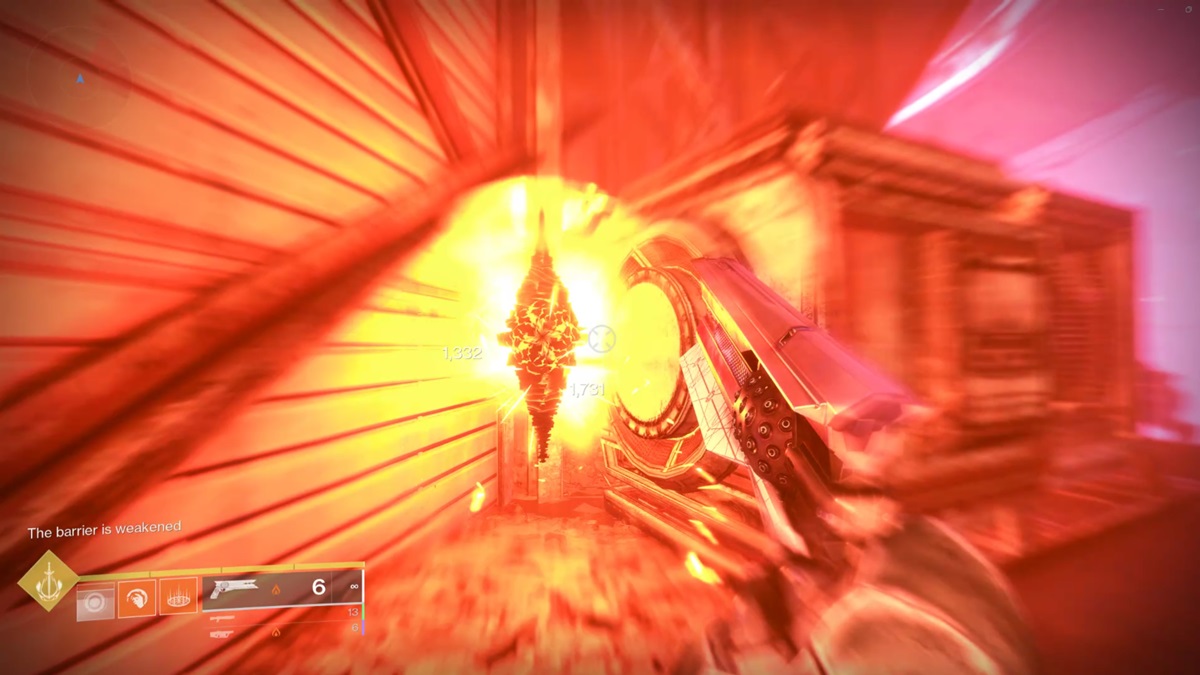The height and width of the screenshot is (675, 1200).
Task: Select the grenade ability icon
Action: point(96,601)
